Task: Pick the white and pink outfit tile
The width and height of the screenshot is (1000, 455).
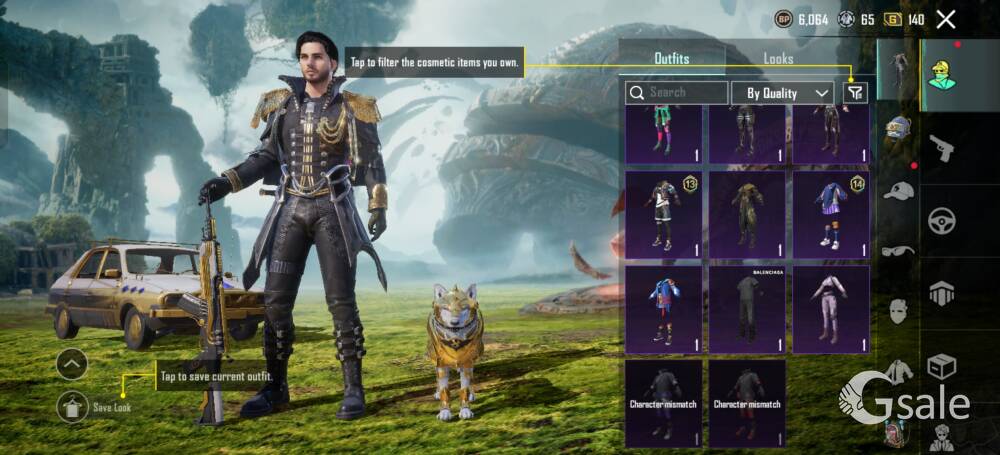Action: coord(831,309)
